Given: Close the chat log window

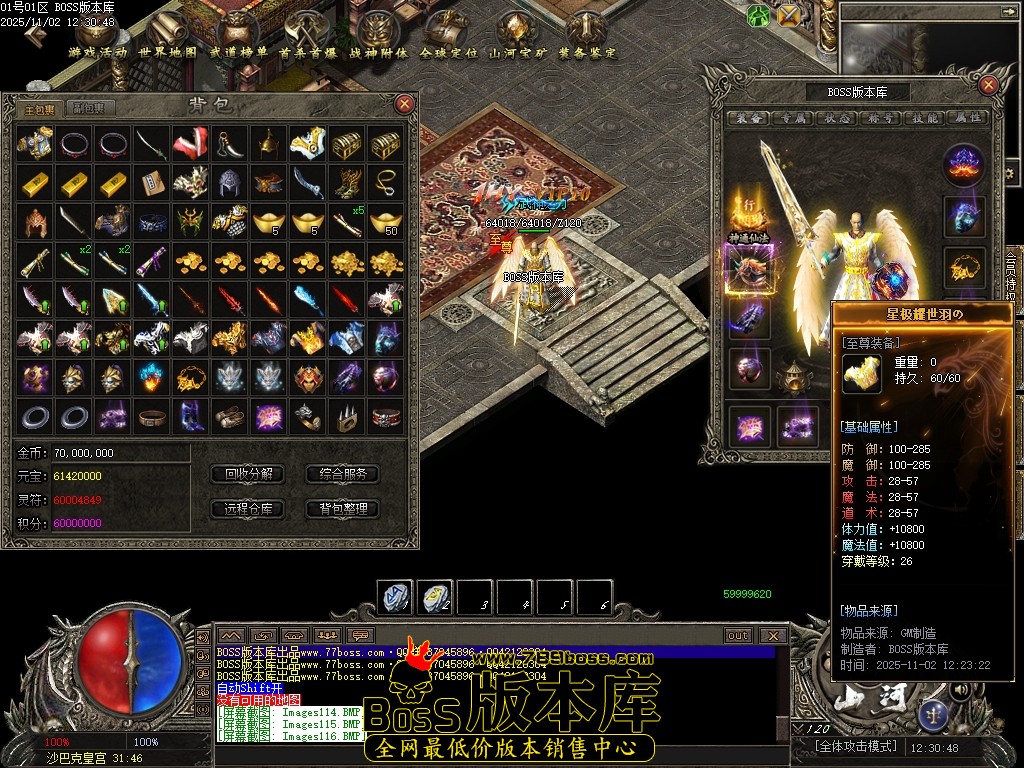Looking at the screenshot, I should (x=772, y=636).
